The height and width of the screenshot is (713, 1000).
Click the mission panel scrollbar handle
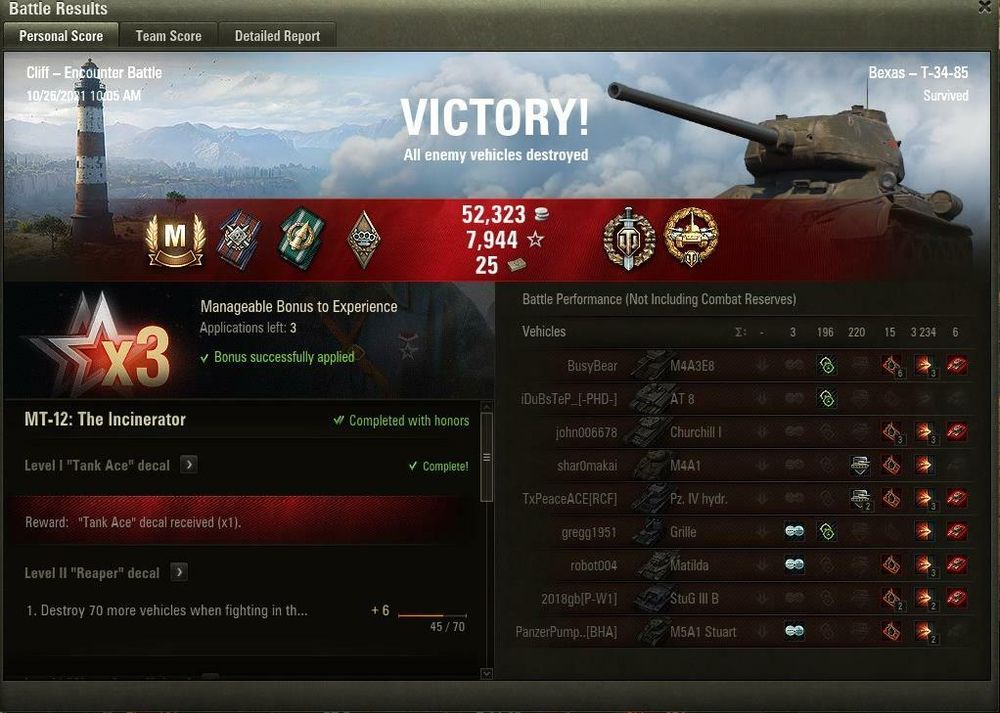487,457
